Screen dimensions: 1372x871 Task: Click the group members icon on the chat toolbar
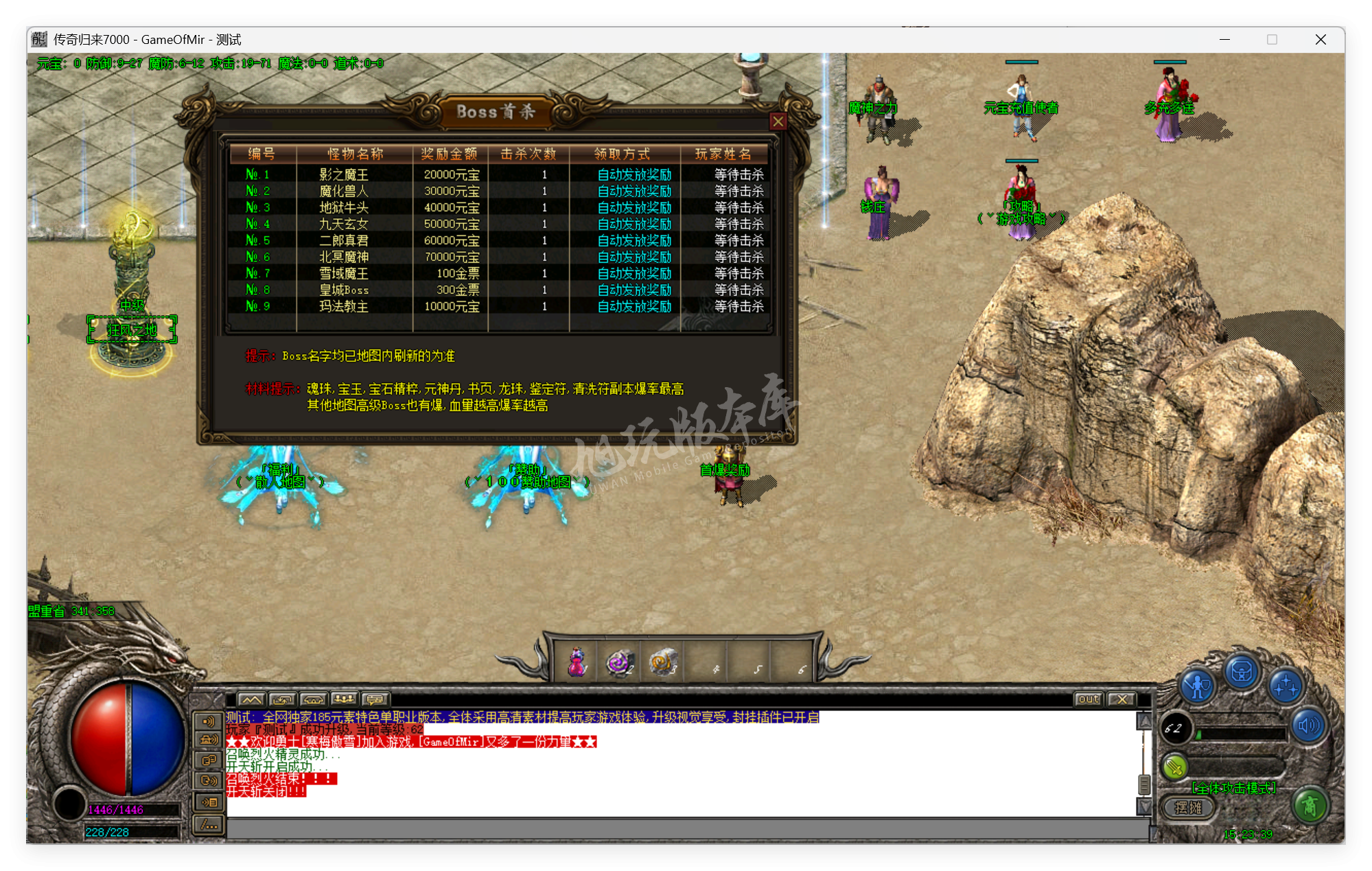point(343,699)
